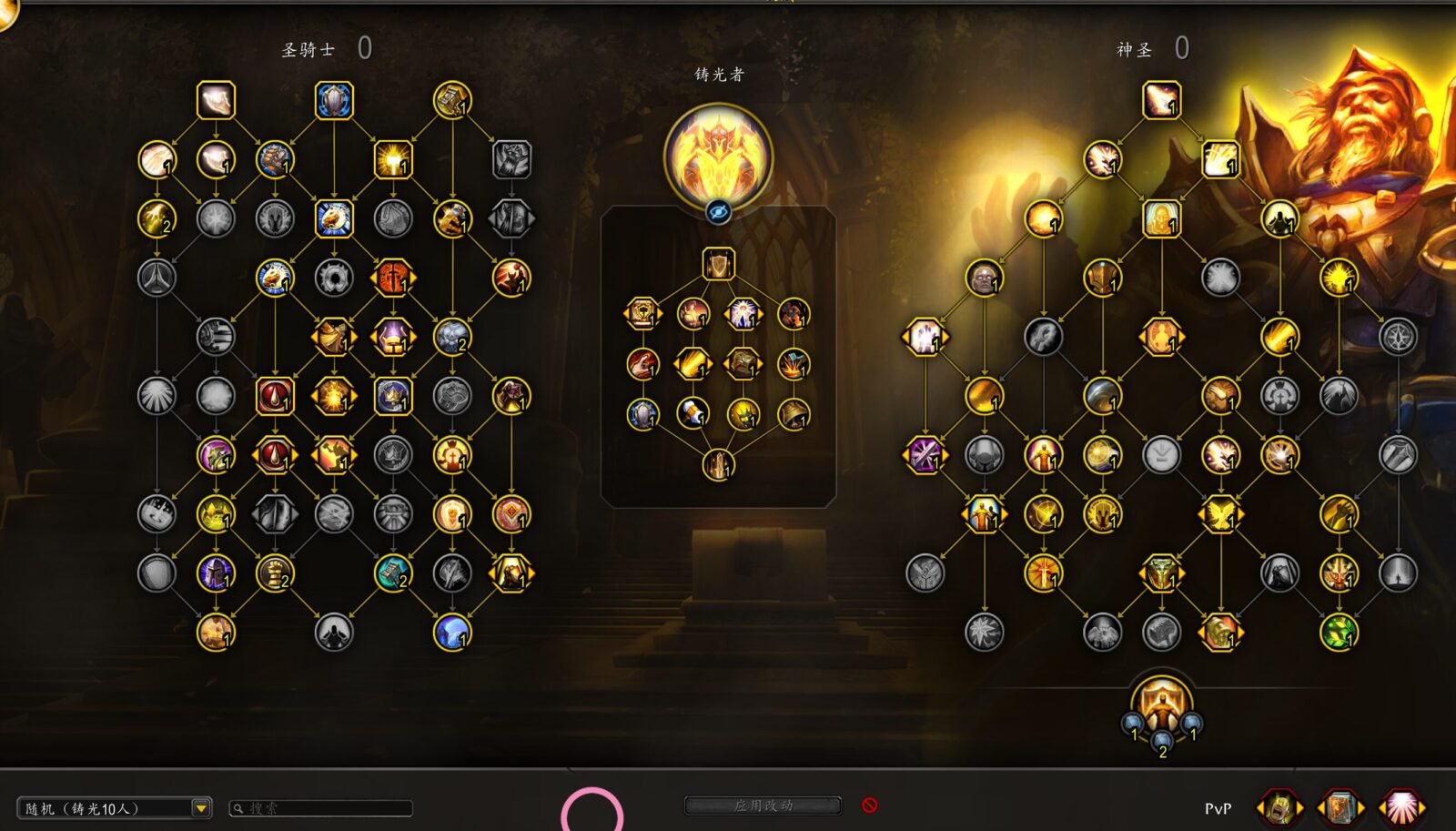Select the green-glowing node in the Holy tree

click(x=1339, y=632)
